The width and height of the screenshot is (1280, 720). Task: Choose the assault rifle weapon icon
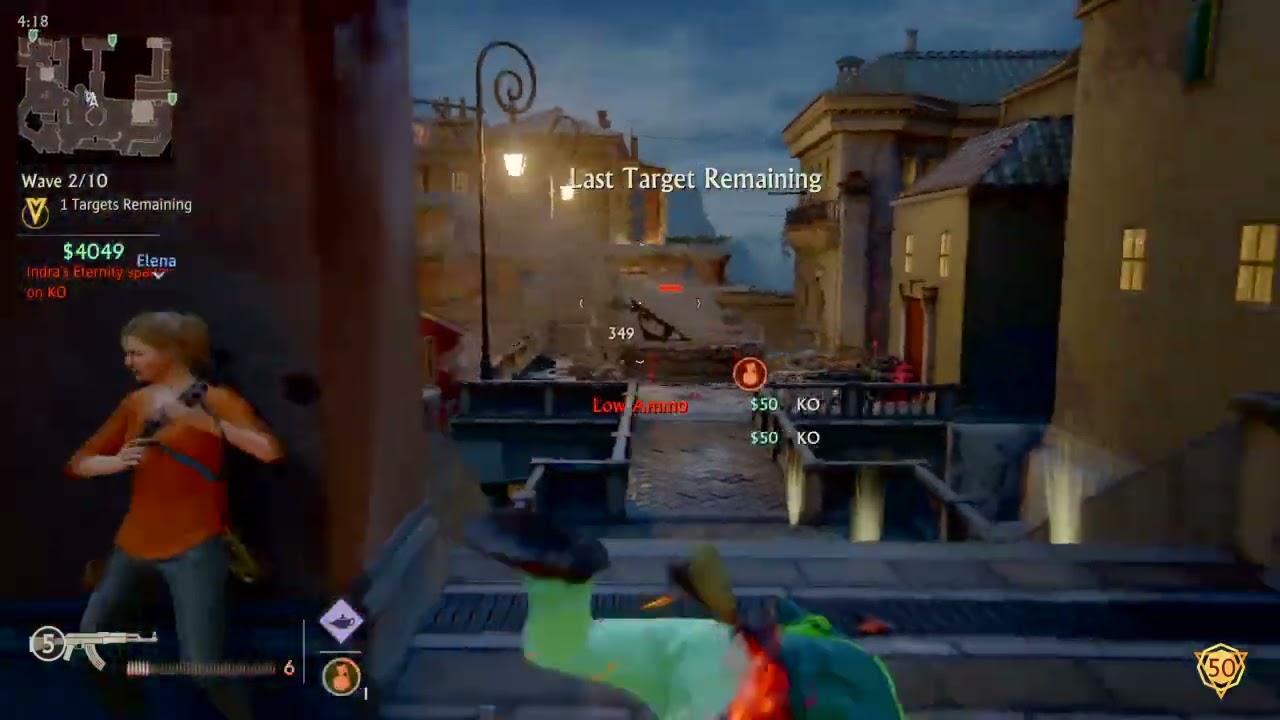click(108, 645)
